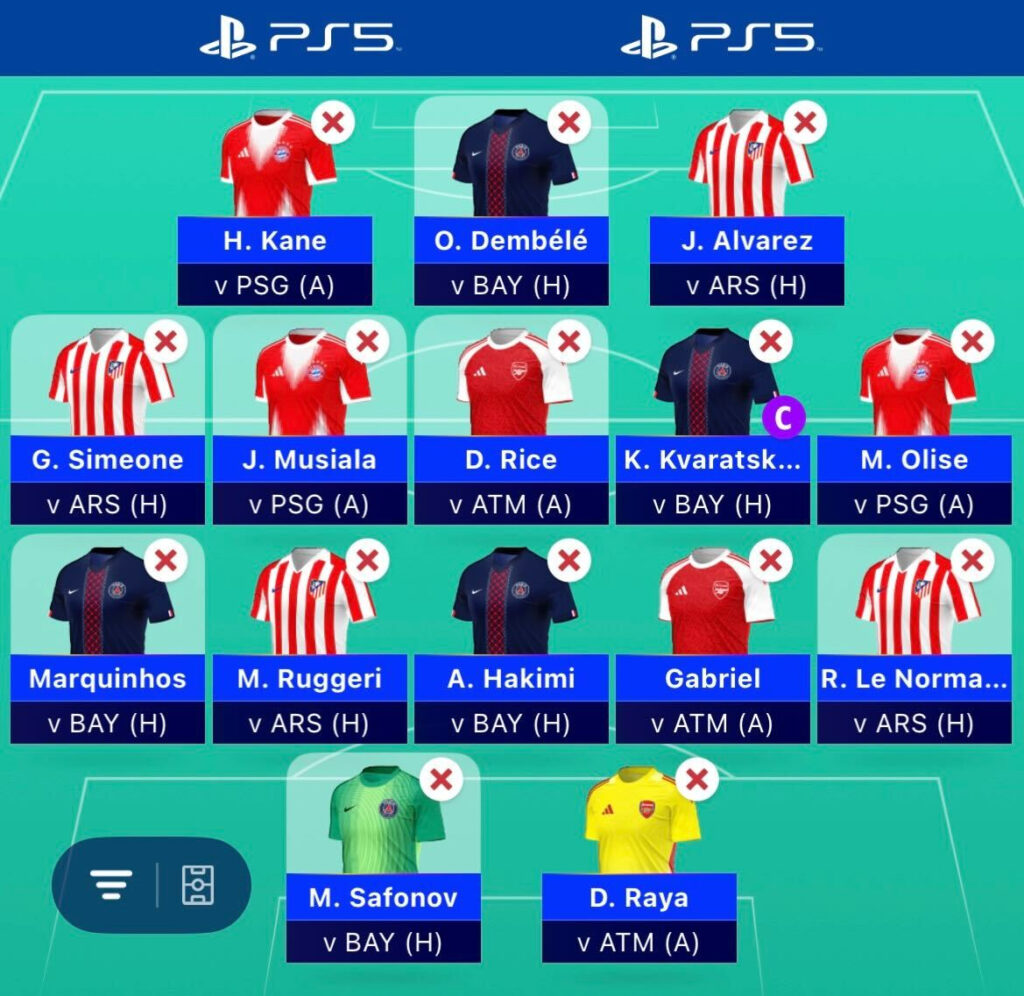Remove O. Dembélé from the squad
1024x996 pixels.
click(x=568, y=124)
